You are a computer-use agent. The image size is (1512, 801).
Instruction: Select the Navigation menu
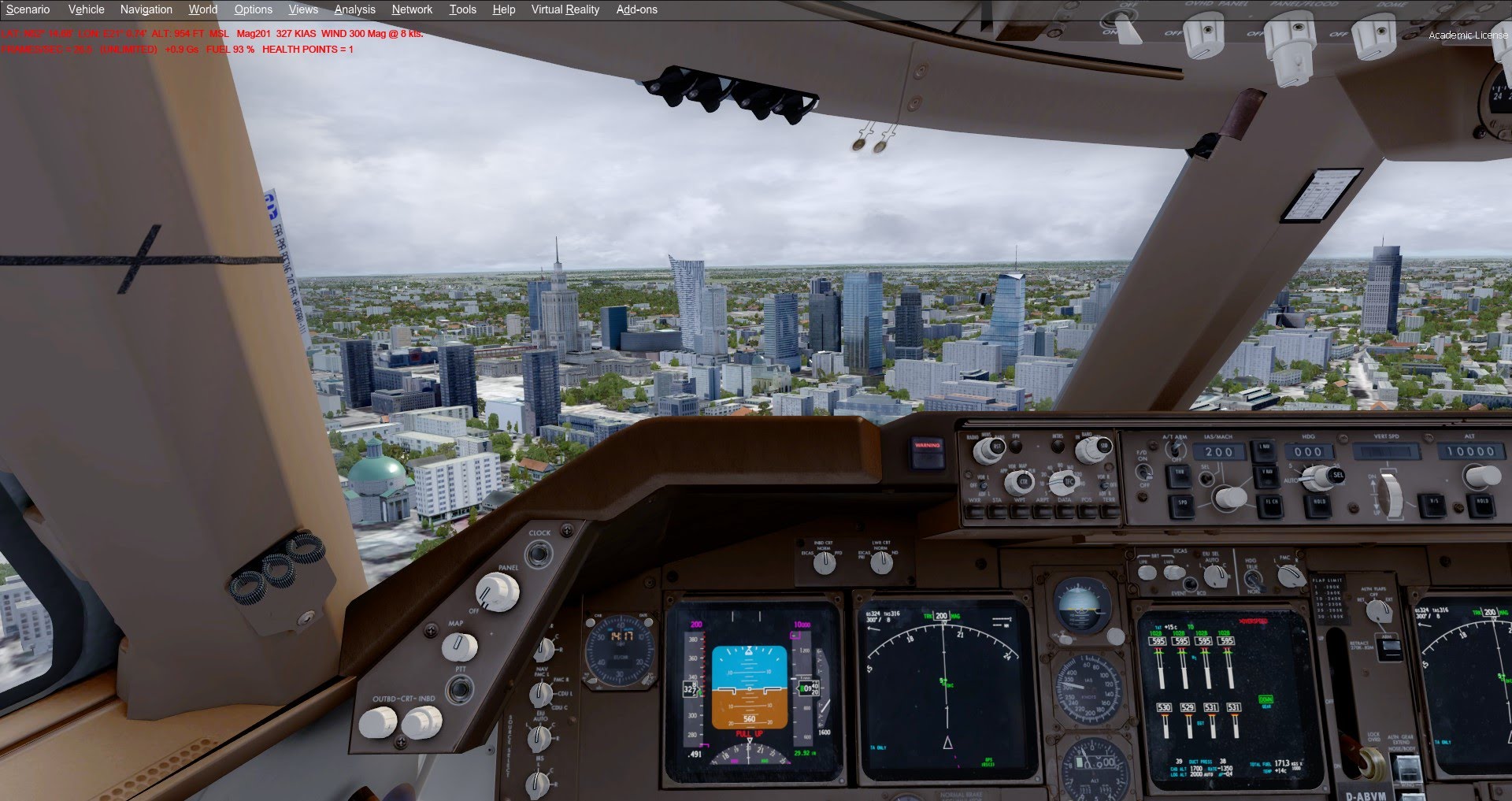[x=146, y=9]
